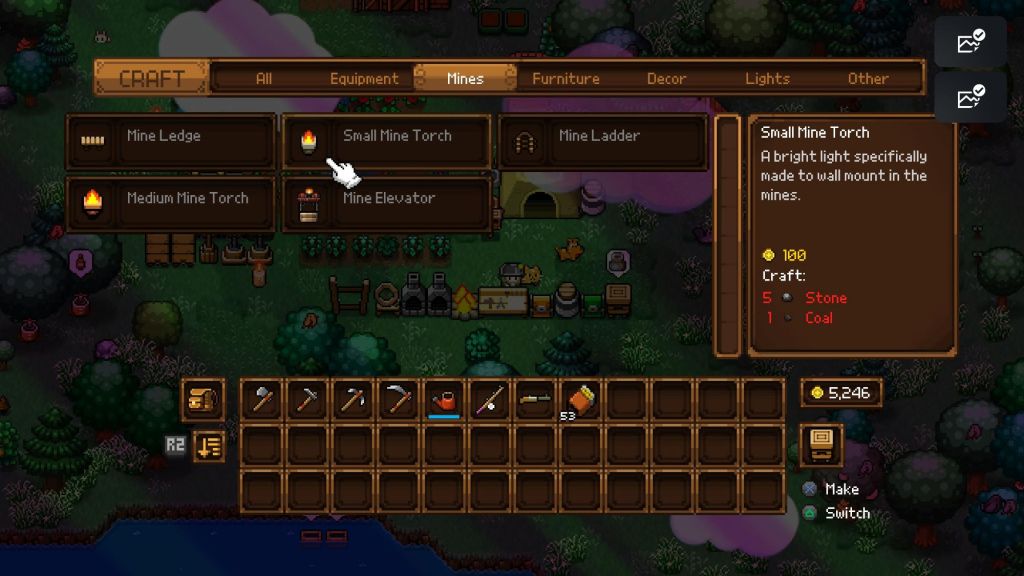Switch to the Decor tab

[666, 79]
